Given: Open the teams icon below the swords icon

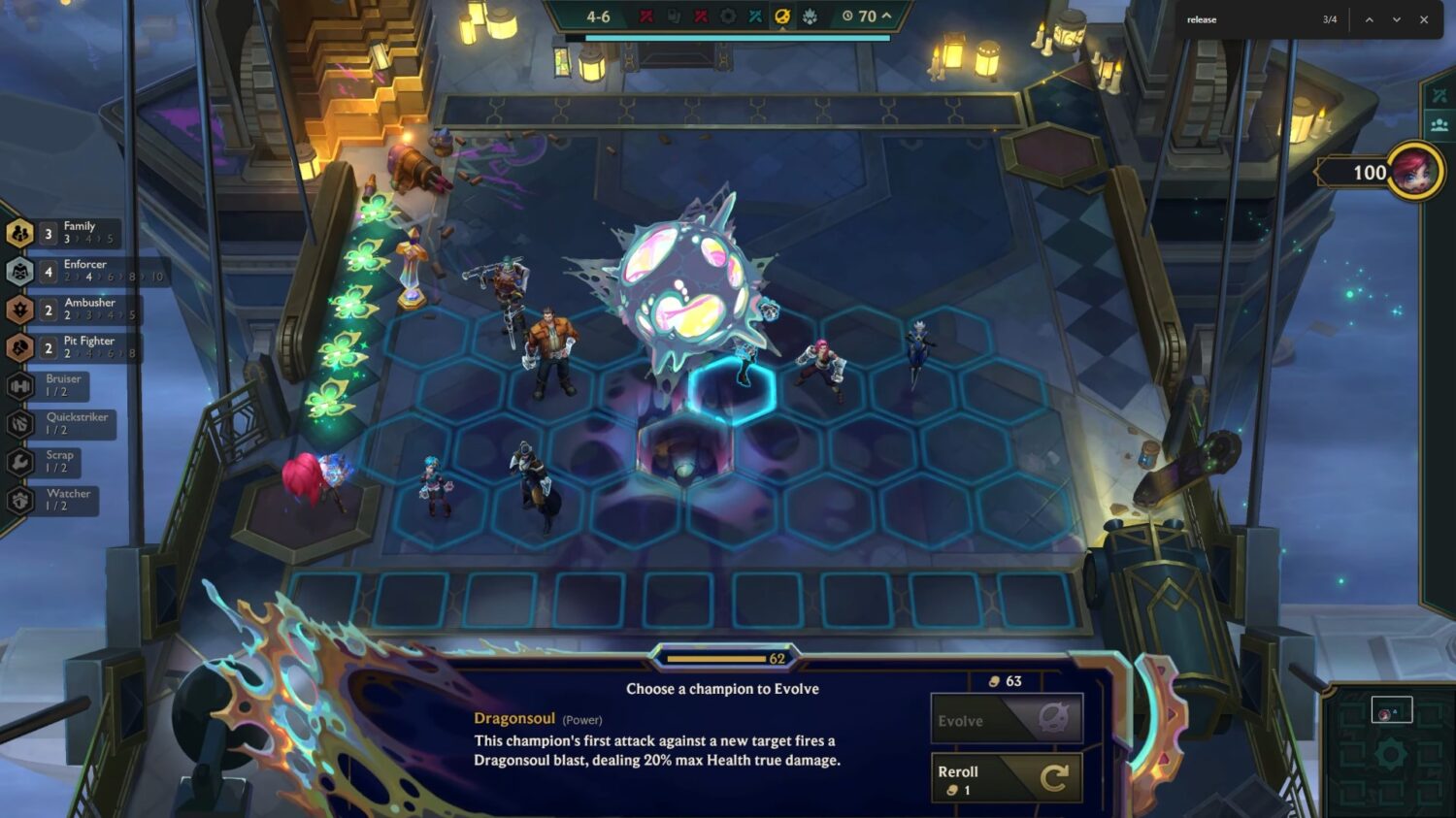Looking at the screenshot, I should click(1438, 124).
